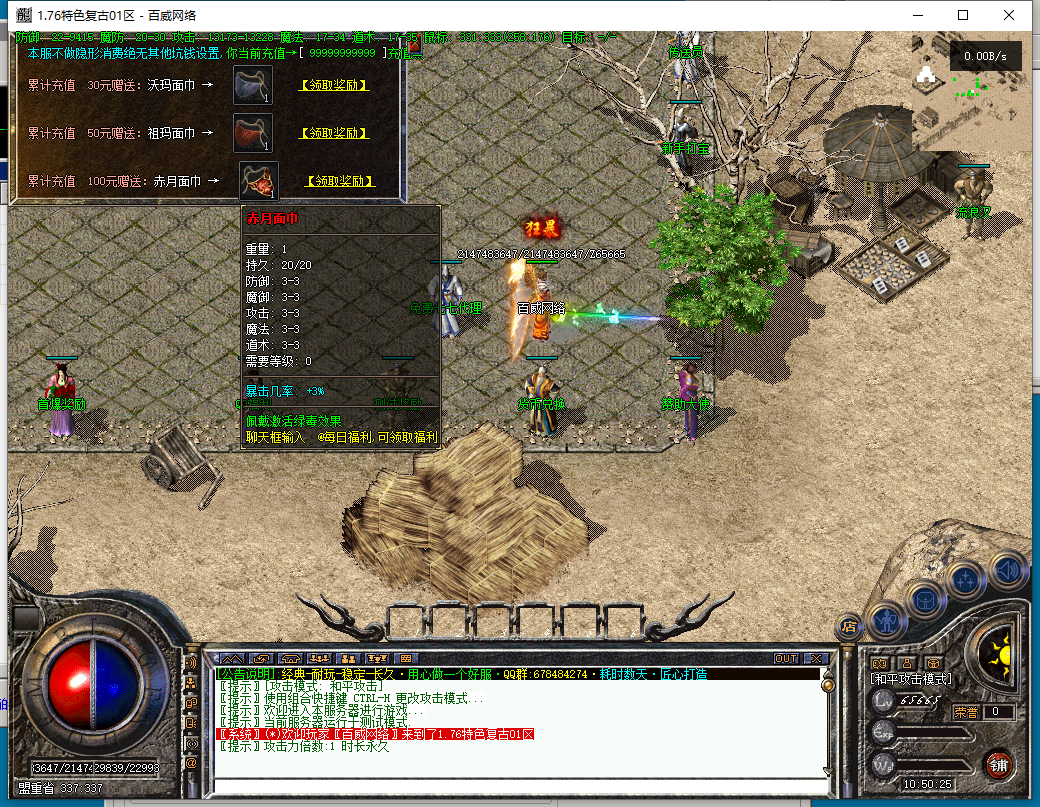This screenshot has height=807, width=1040.
Task: Select the red 祖玛面巾 item slot
Action: click(x=252, y=133)
